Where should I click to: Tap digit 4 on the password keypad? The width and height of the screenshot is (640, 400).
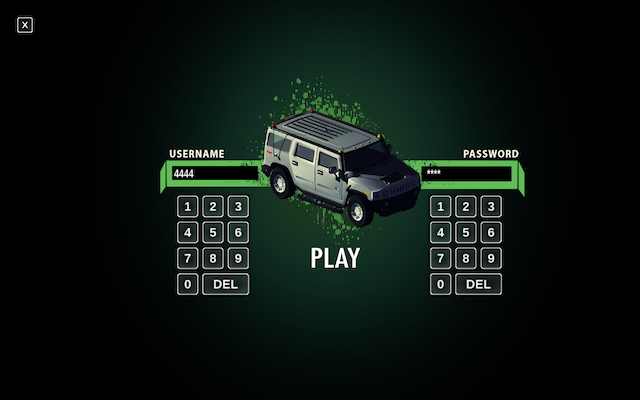coord(441,233)
